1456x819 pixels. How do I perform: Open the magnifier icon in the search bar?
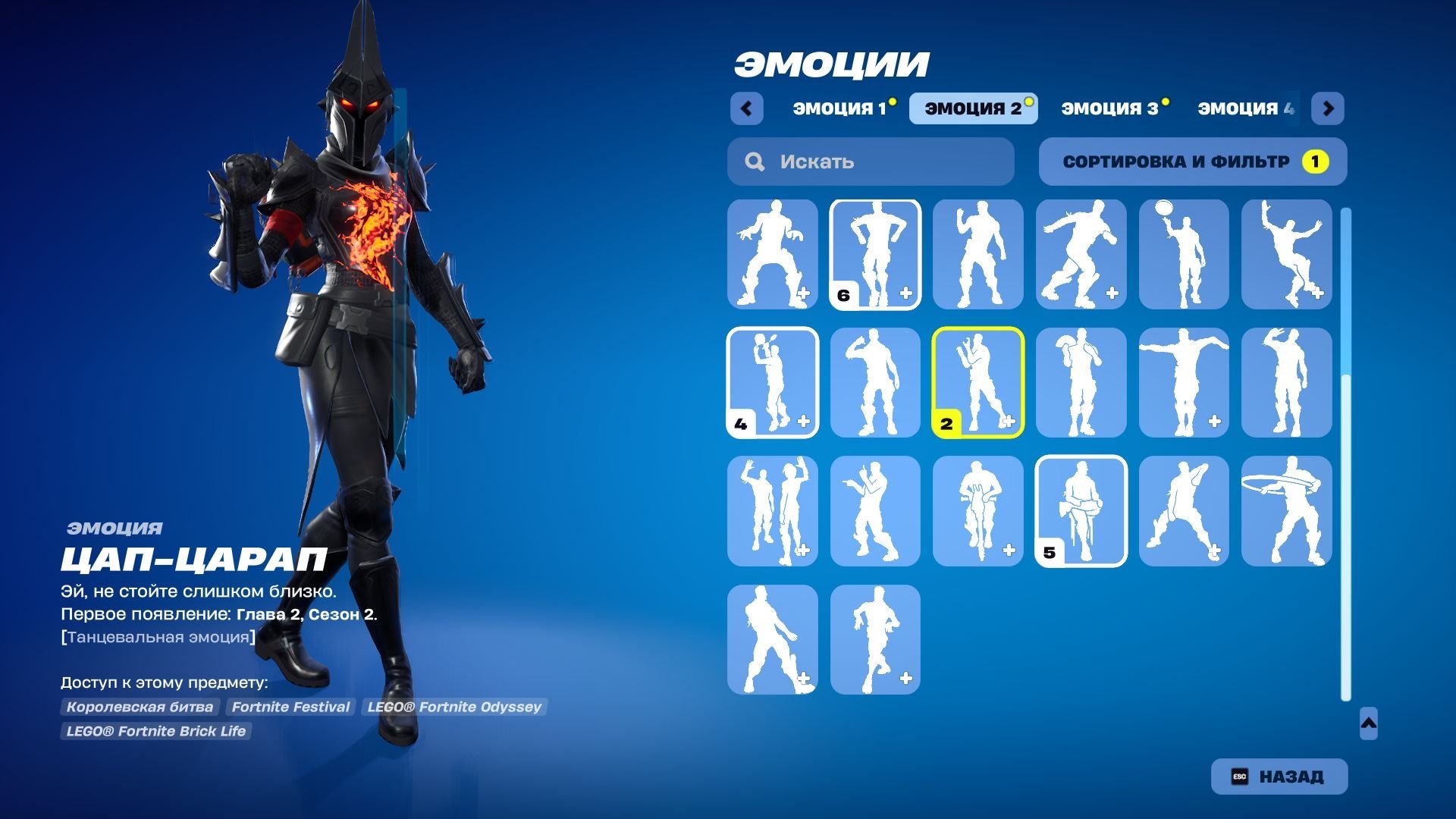tap(755, 161)
